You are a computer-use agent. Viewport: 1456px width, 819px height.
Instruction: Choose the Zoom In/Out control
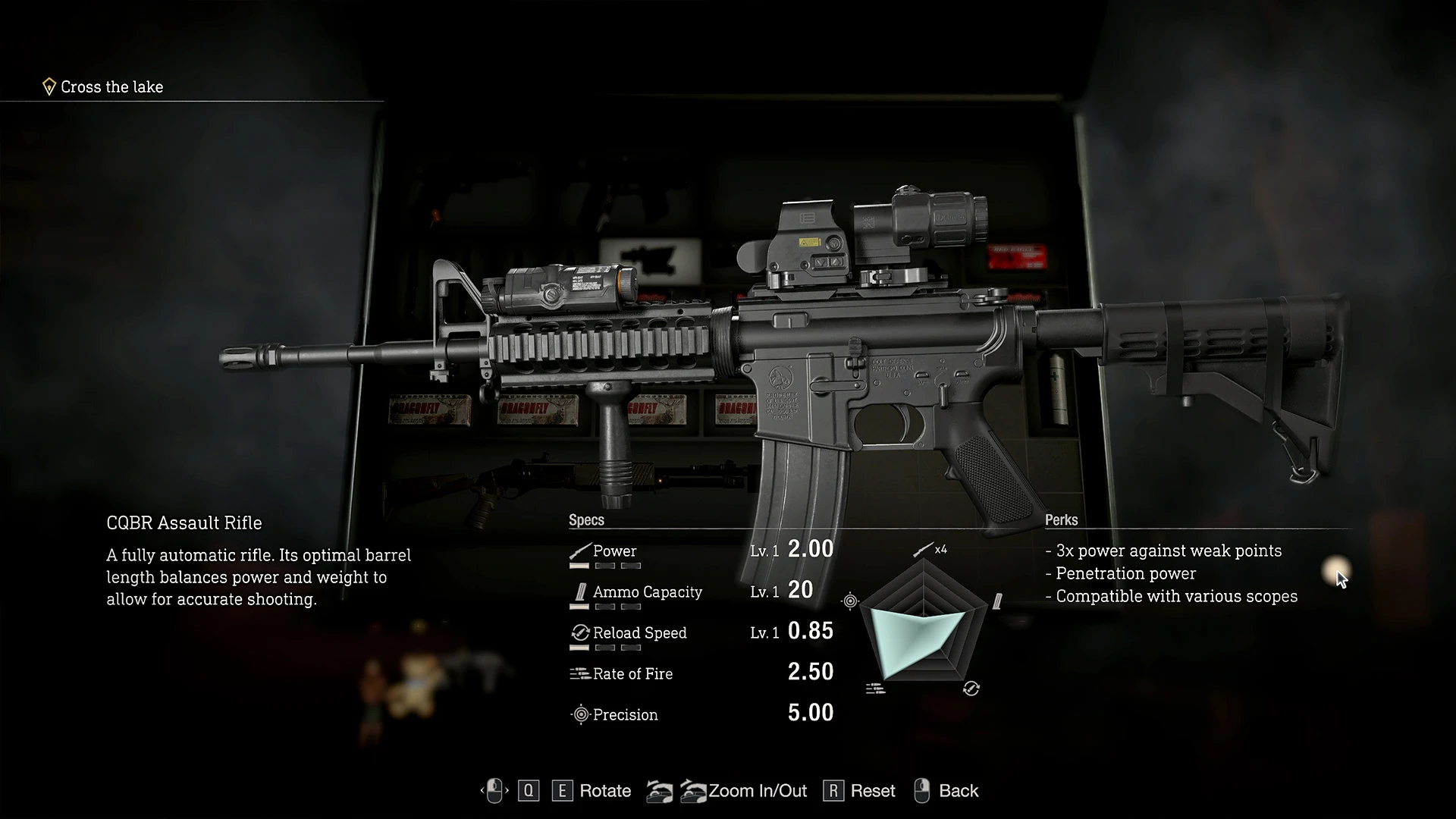[757, 791]
